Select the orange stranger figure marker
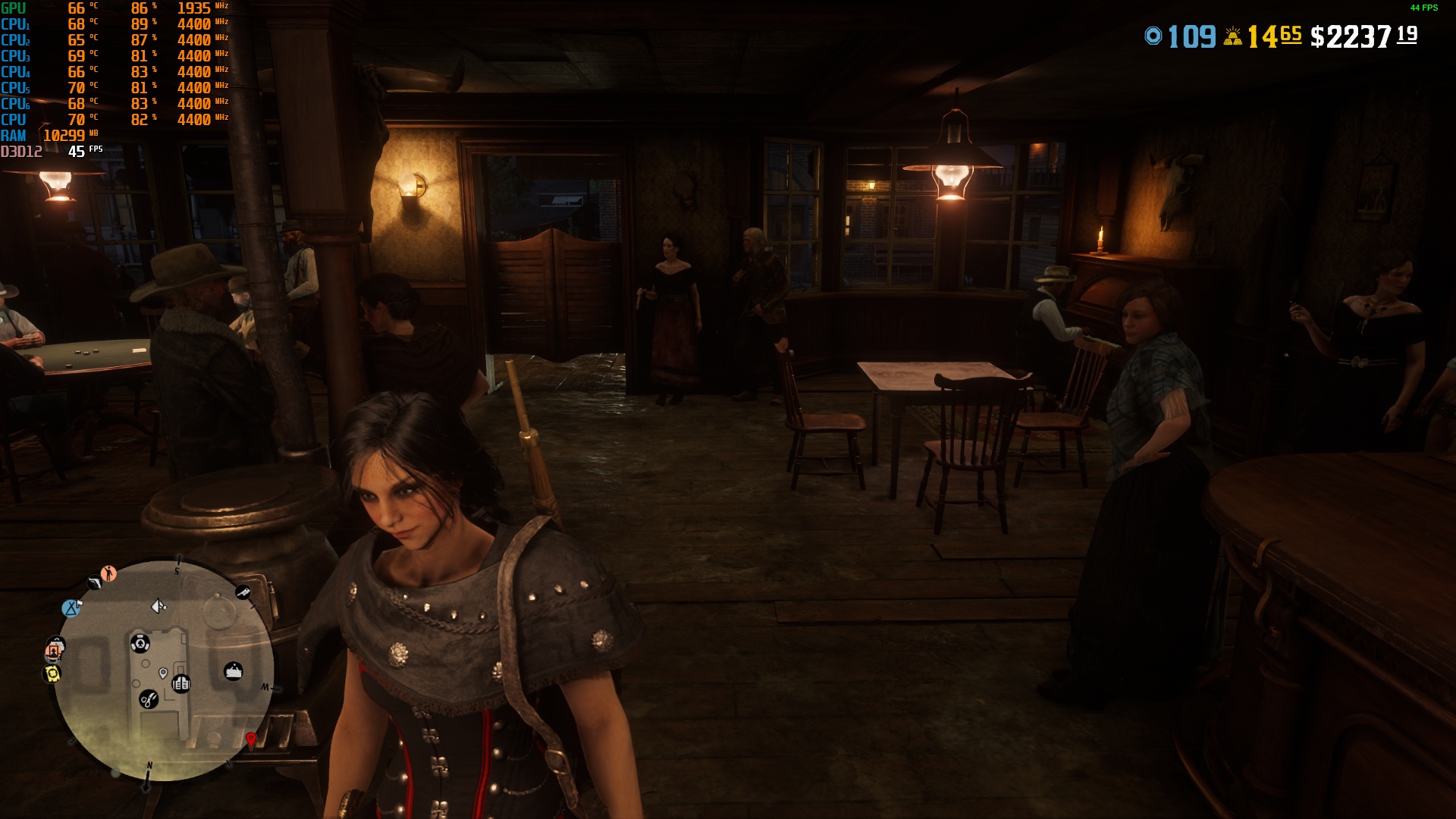1456x819 pixels. (x=109, y=573)
